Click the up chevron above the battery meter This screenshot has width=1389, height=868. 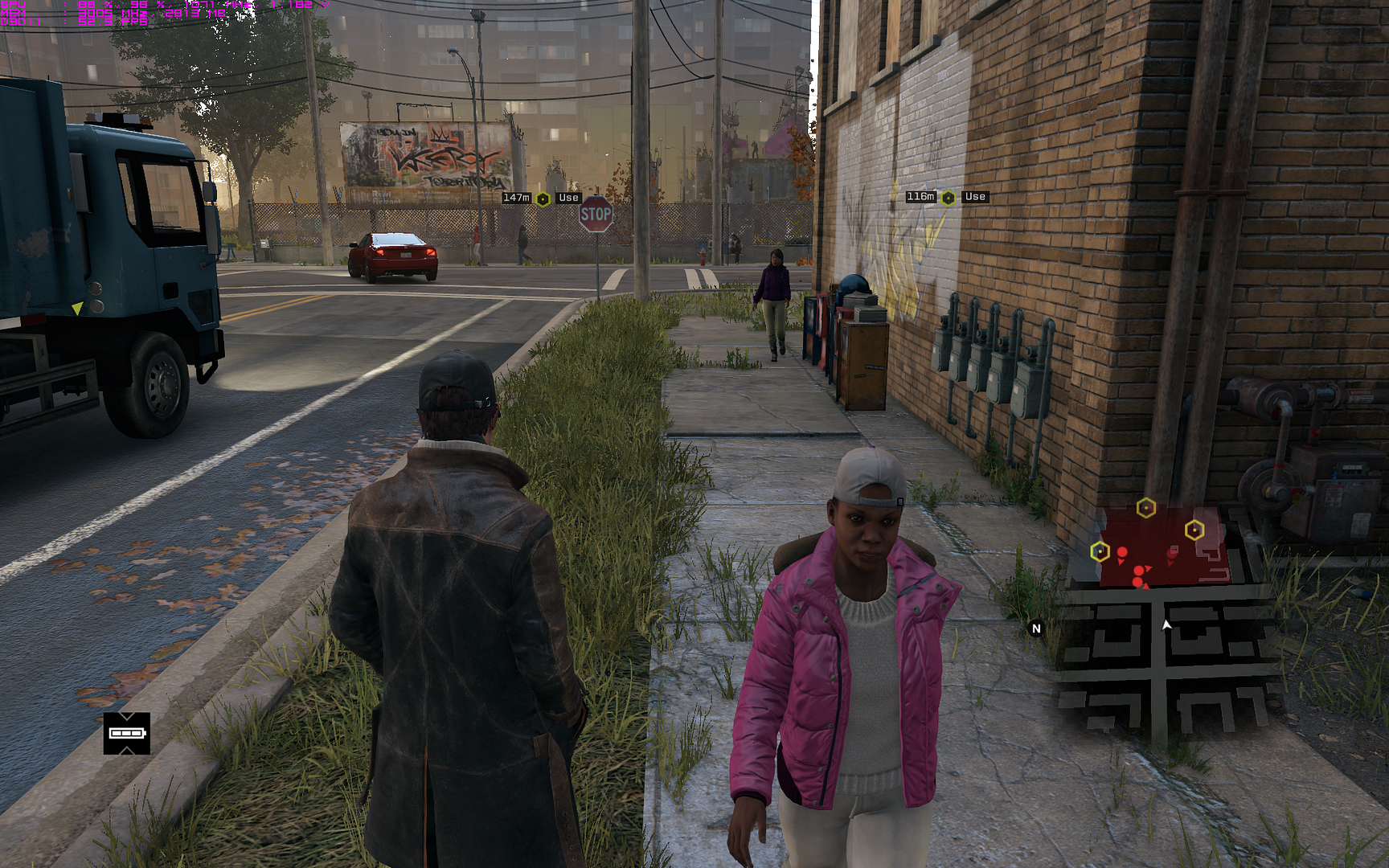pyautogui.click(x=126, y=716)
